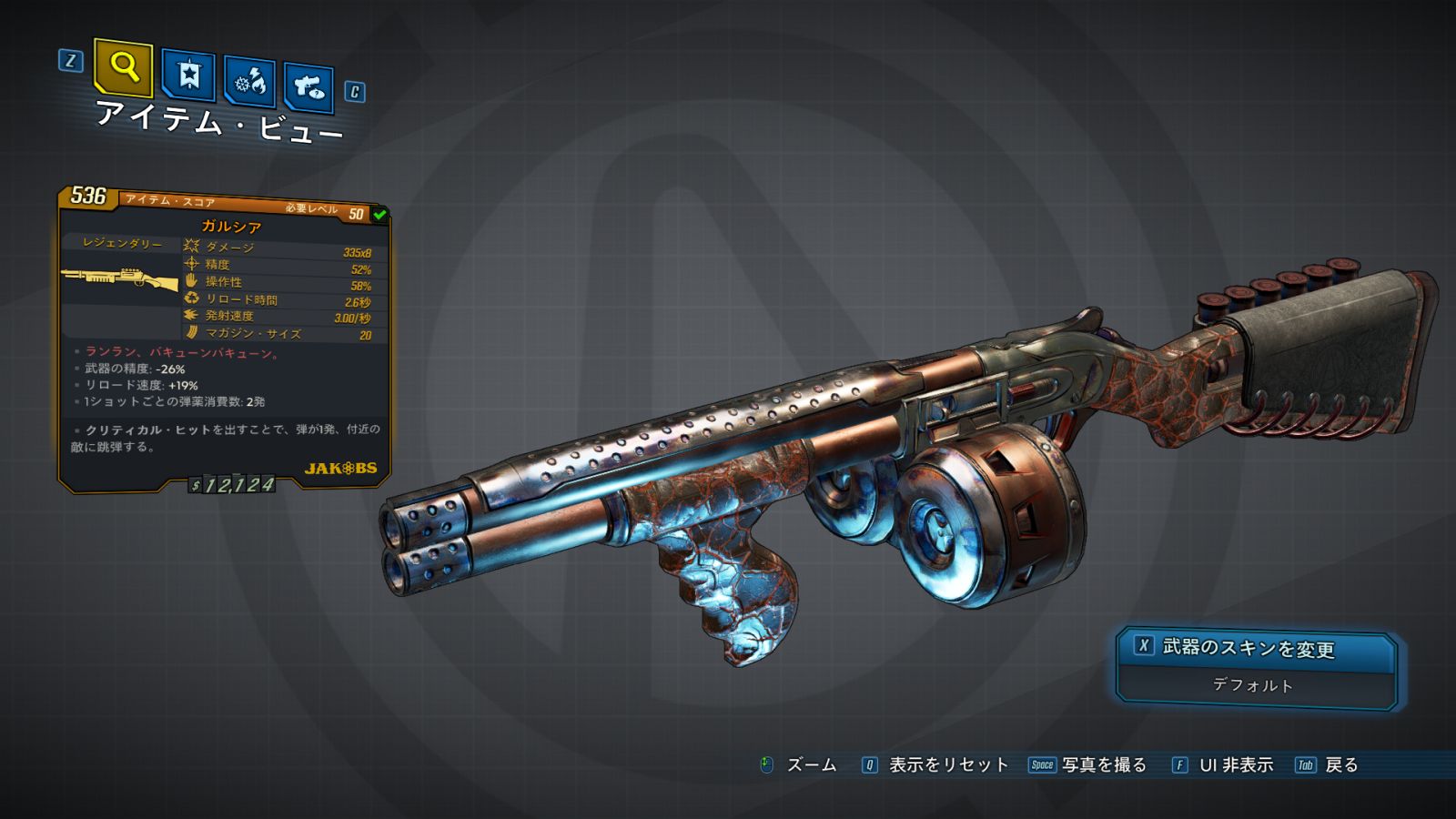
Task: Select the magnifying glass Item View tab
Action: point(123,66)
